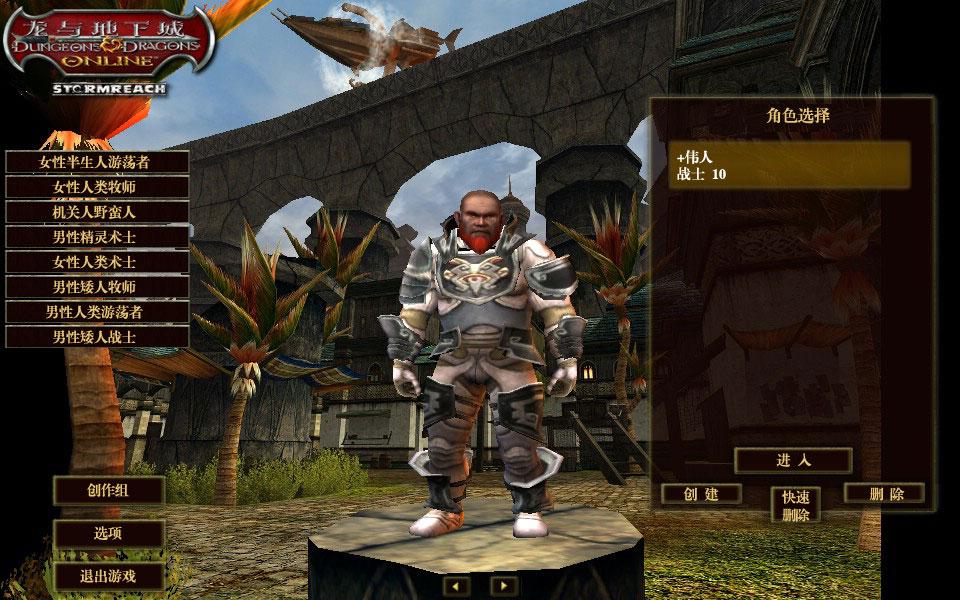
Task: Pick the 男性矮人牧师 preset
Action: click(x=96, y=287)
